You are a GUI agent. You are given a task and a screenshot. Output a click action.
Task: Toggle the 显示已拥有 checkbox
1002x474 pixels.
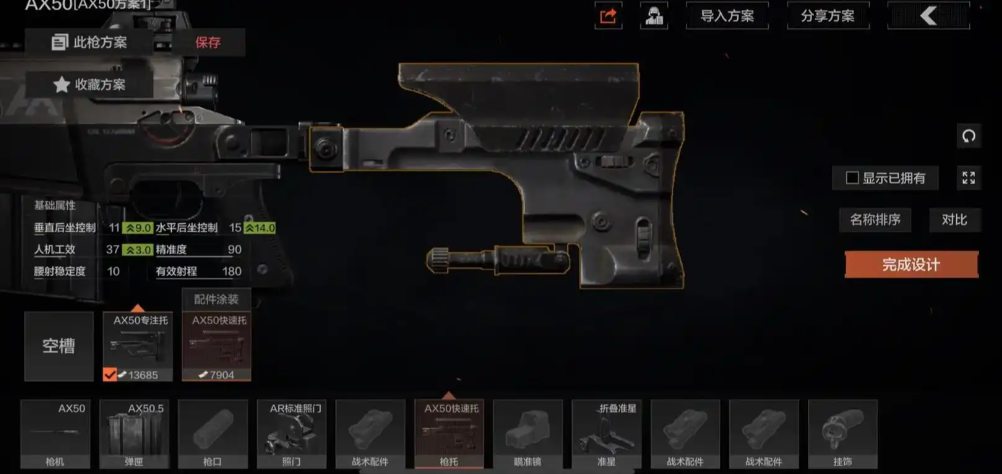point(853,178)
